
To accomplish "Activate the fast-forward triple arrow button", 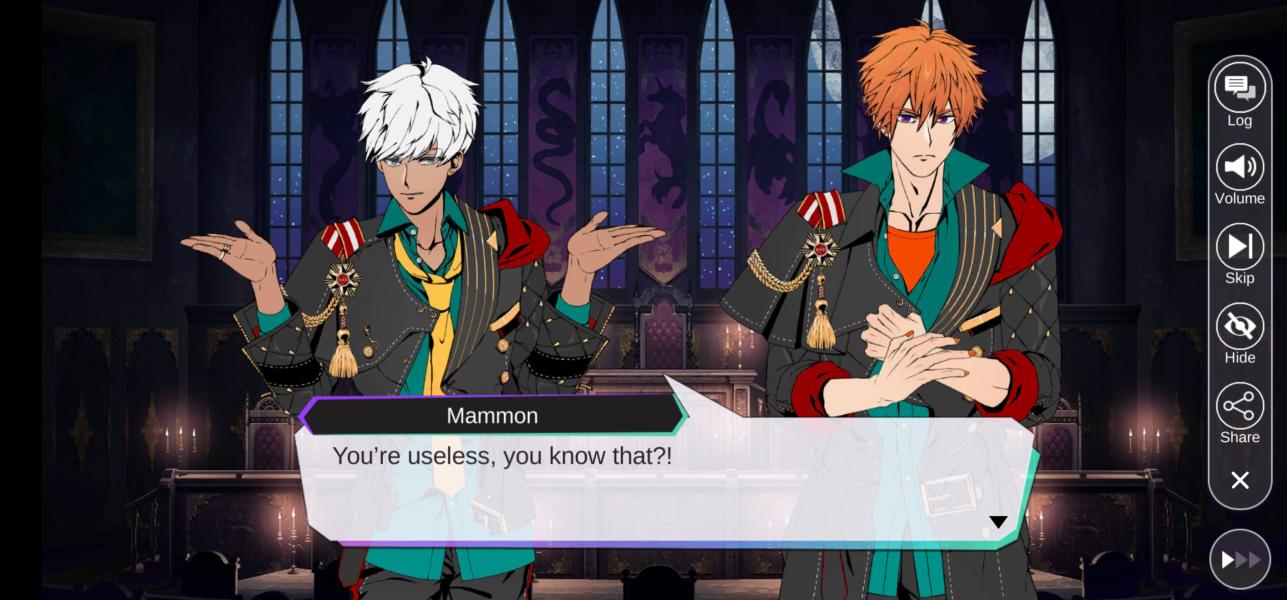I will point(1239,560).
